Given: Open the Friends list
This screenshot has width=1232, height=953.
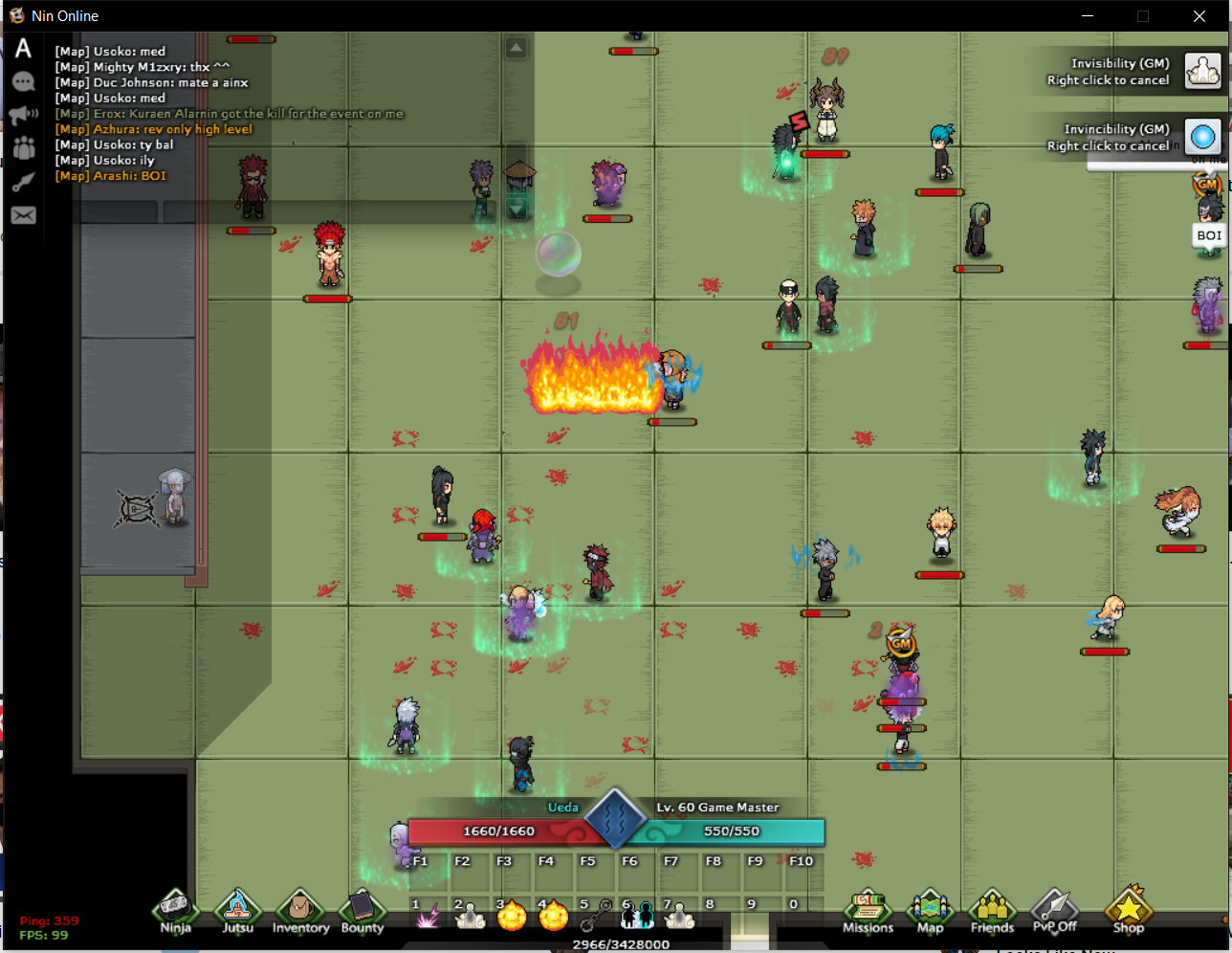Looking at the screenshot, I should click(x=992, y=910).
